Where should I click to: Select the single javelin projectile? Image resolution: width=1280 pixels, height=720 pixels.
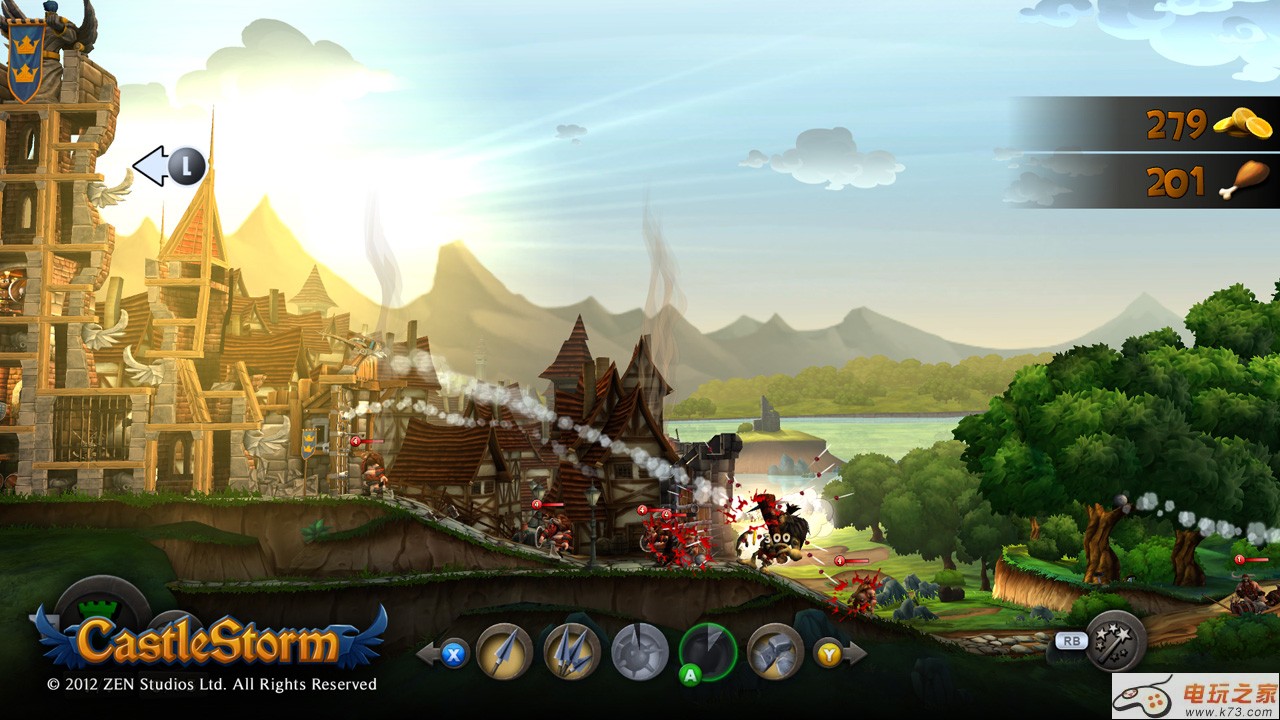[504, 651]
